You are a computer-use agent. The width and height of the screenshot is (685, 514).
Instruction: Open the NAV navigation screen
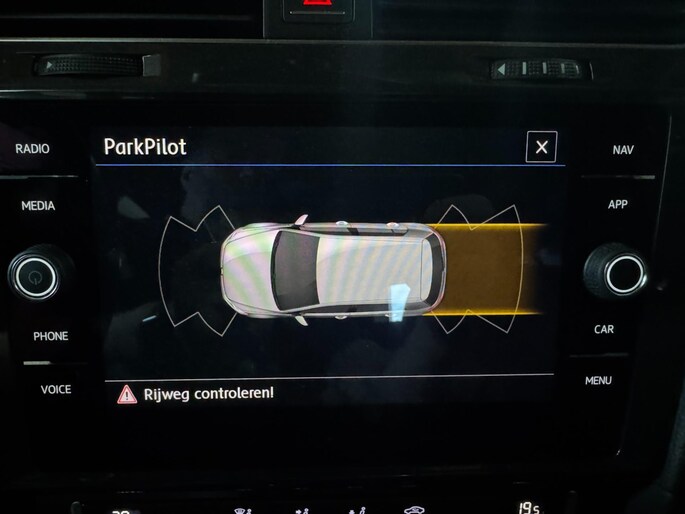[622, 150]
